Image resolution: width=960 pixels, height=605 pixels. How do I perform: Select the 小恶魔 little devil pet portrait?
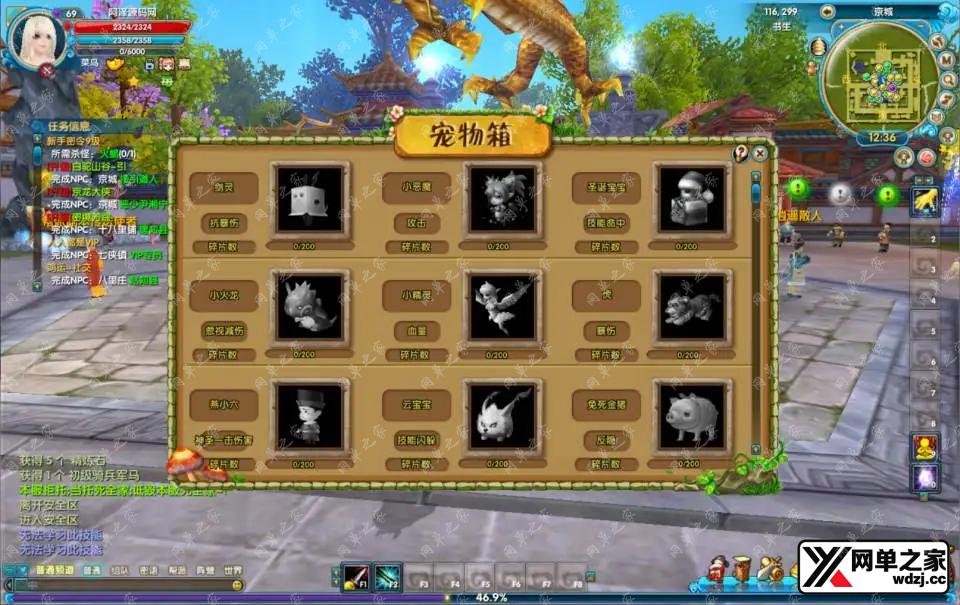point(503,200)
